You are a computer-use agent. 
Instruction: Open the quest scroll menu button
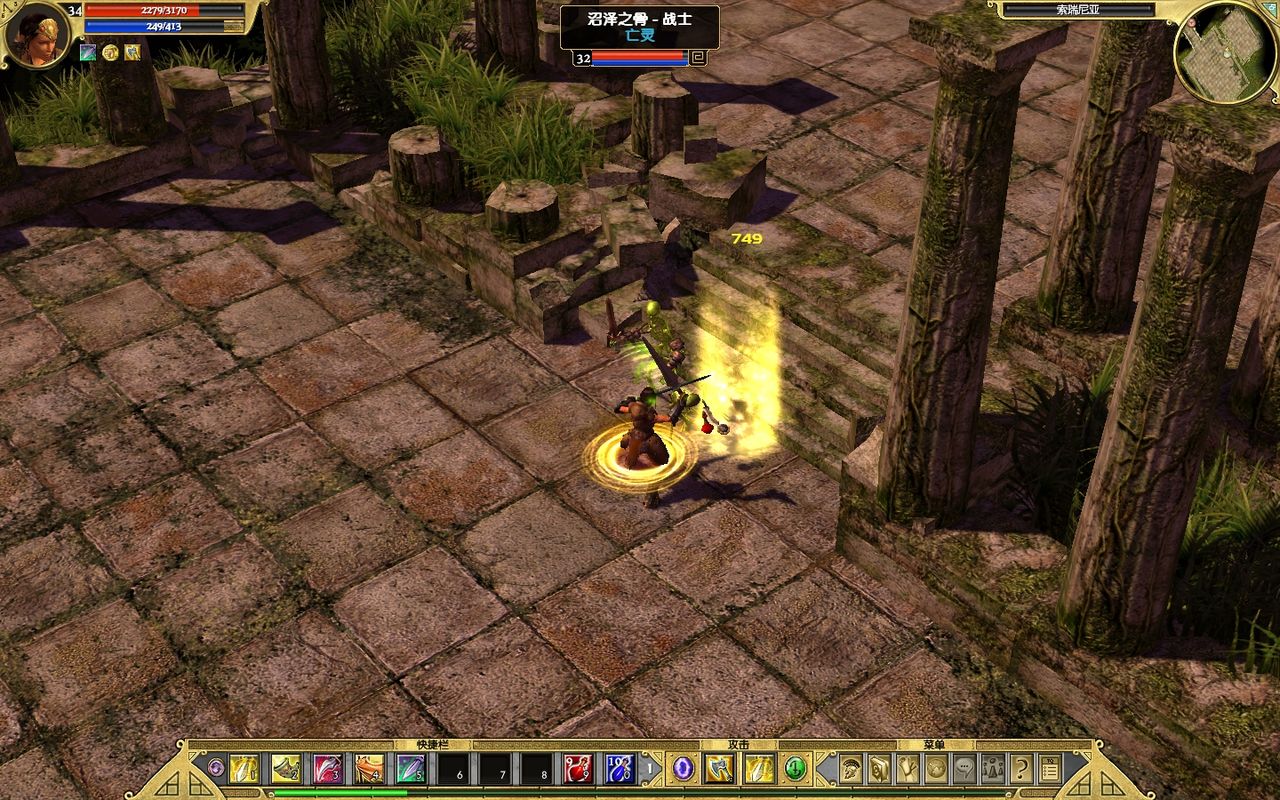908,768
